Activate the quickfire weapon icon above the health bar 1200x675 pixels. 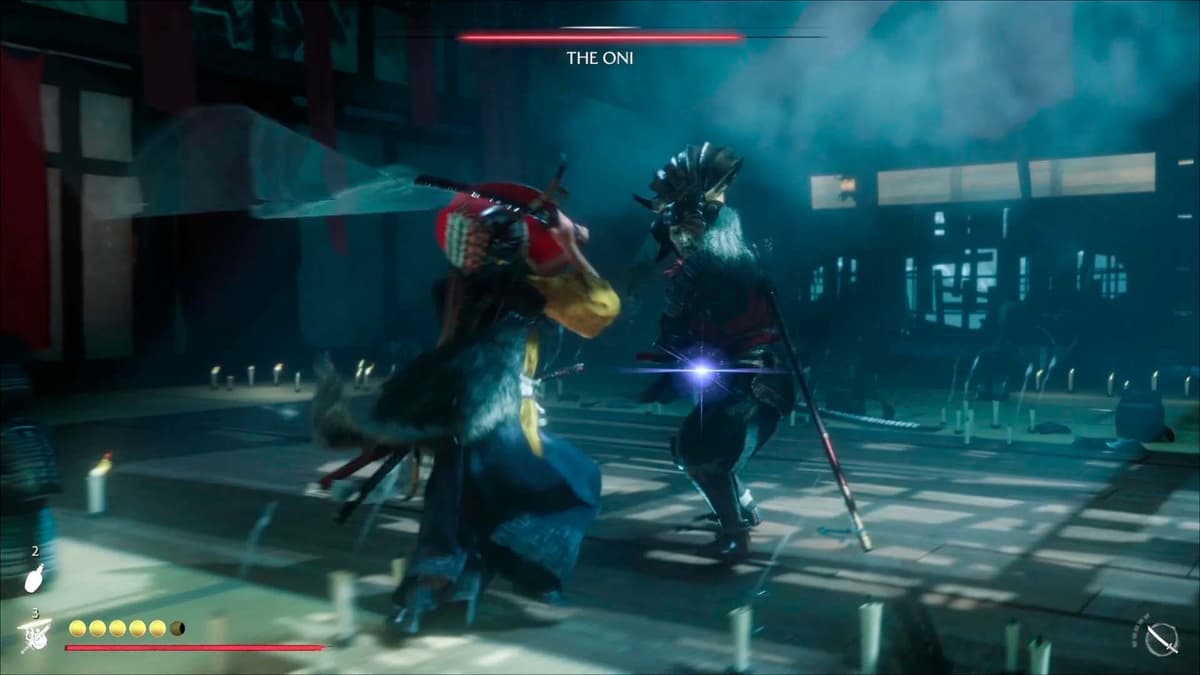(x=35, y=632)
